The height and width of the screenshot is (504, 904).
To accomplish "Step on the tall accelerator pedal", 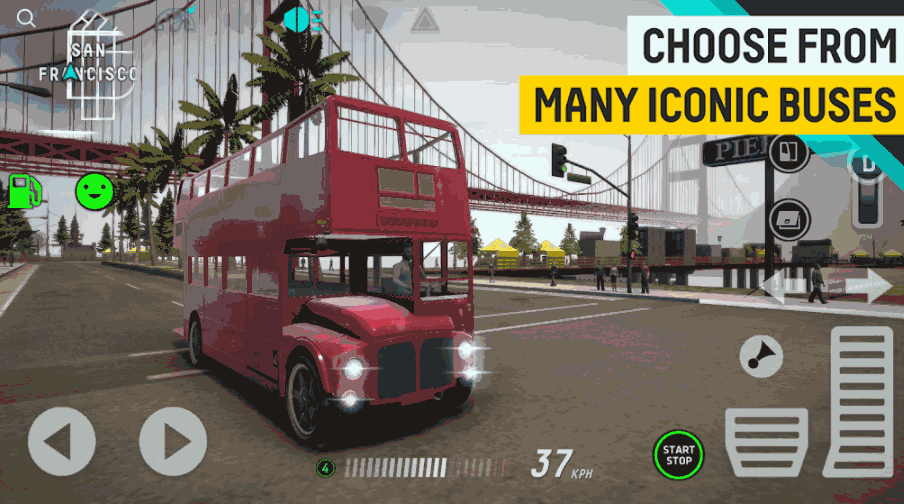I will (859, 400).
